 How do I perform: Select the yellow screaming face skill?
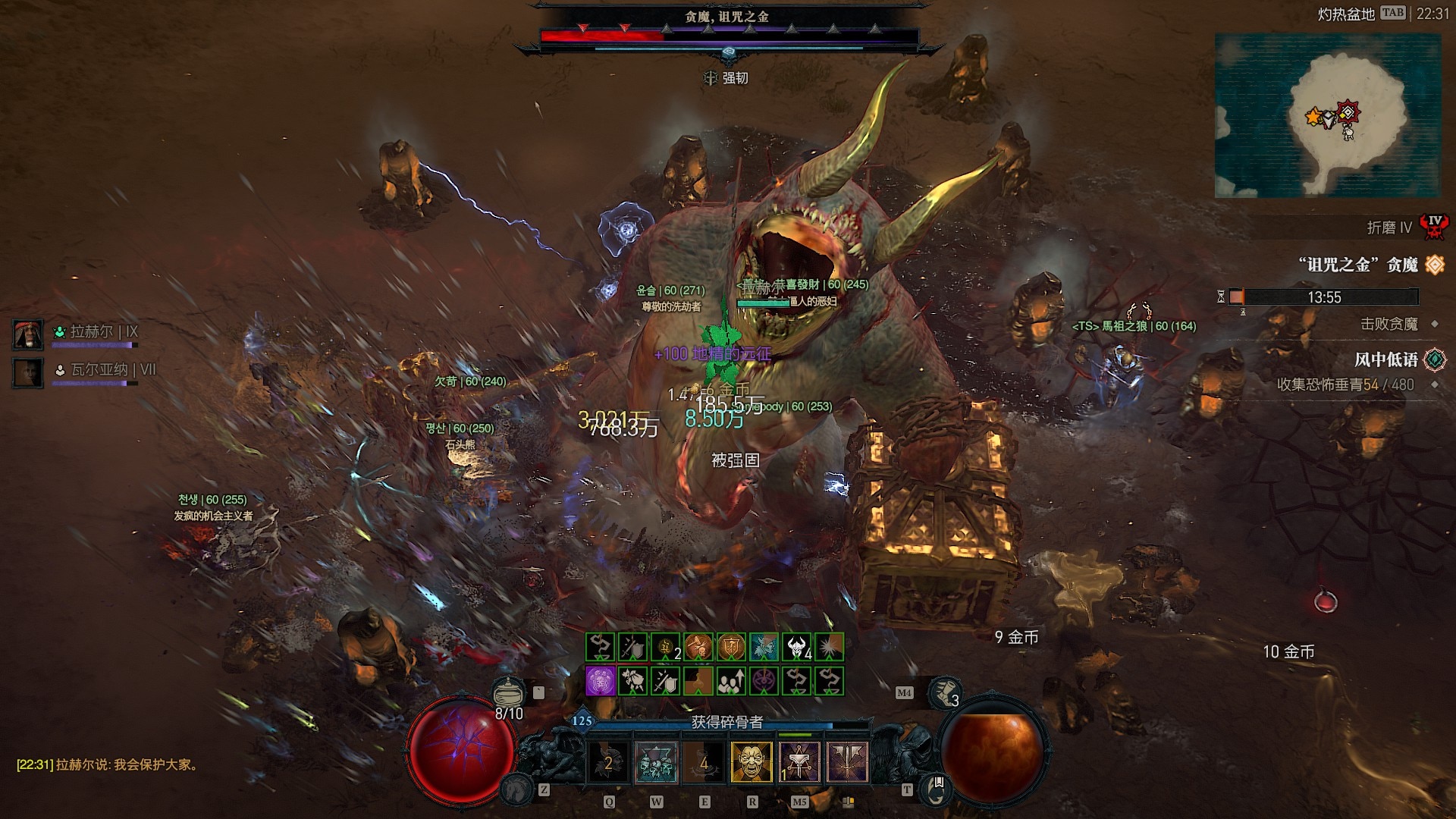click(x=752, y=761)
